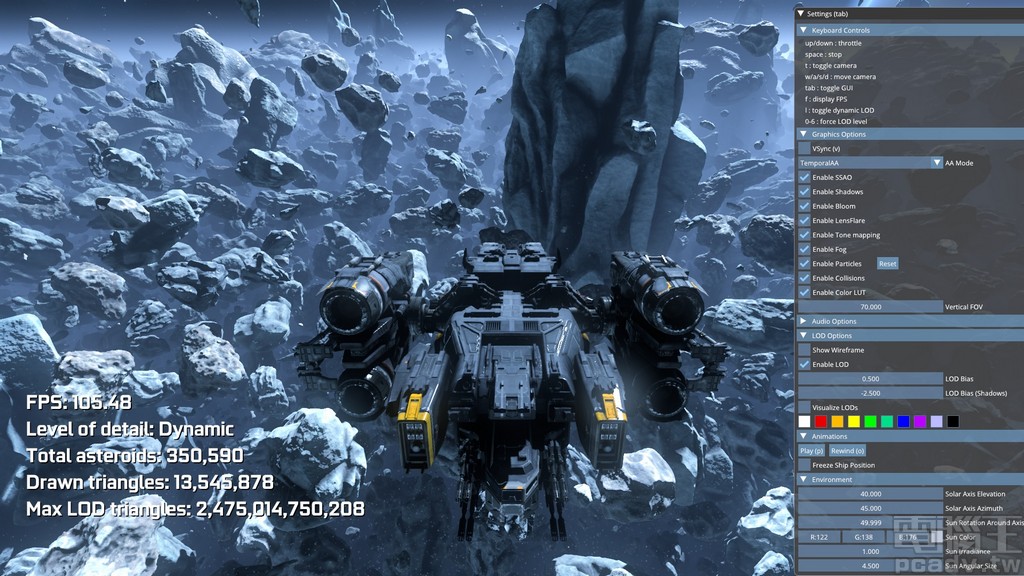Viewport: 1024px width, 576px height.
Task: Click the Solar Axis Elevation slider
Action: [x=870, y=494]
